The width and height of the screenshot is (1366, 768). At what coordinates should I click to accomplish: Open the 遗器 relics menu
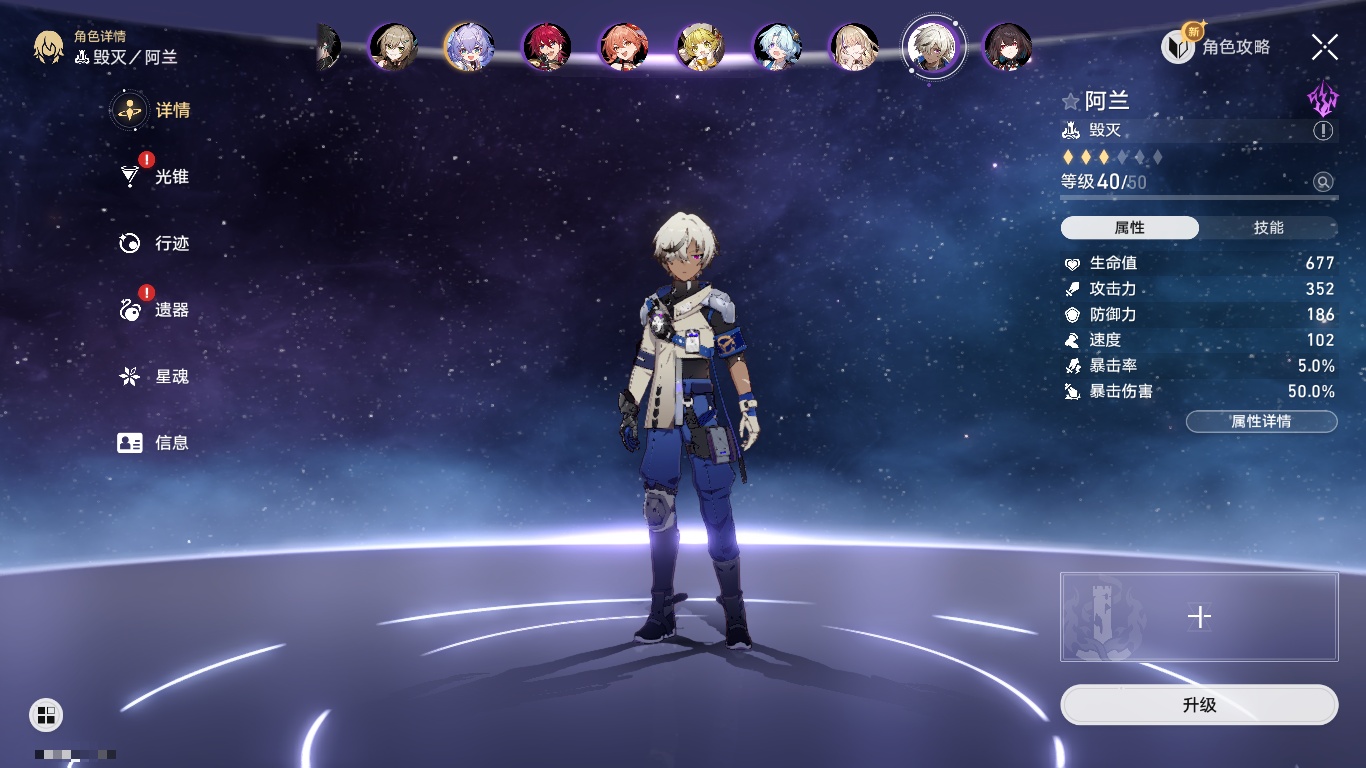tap(154, 310)
